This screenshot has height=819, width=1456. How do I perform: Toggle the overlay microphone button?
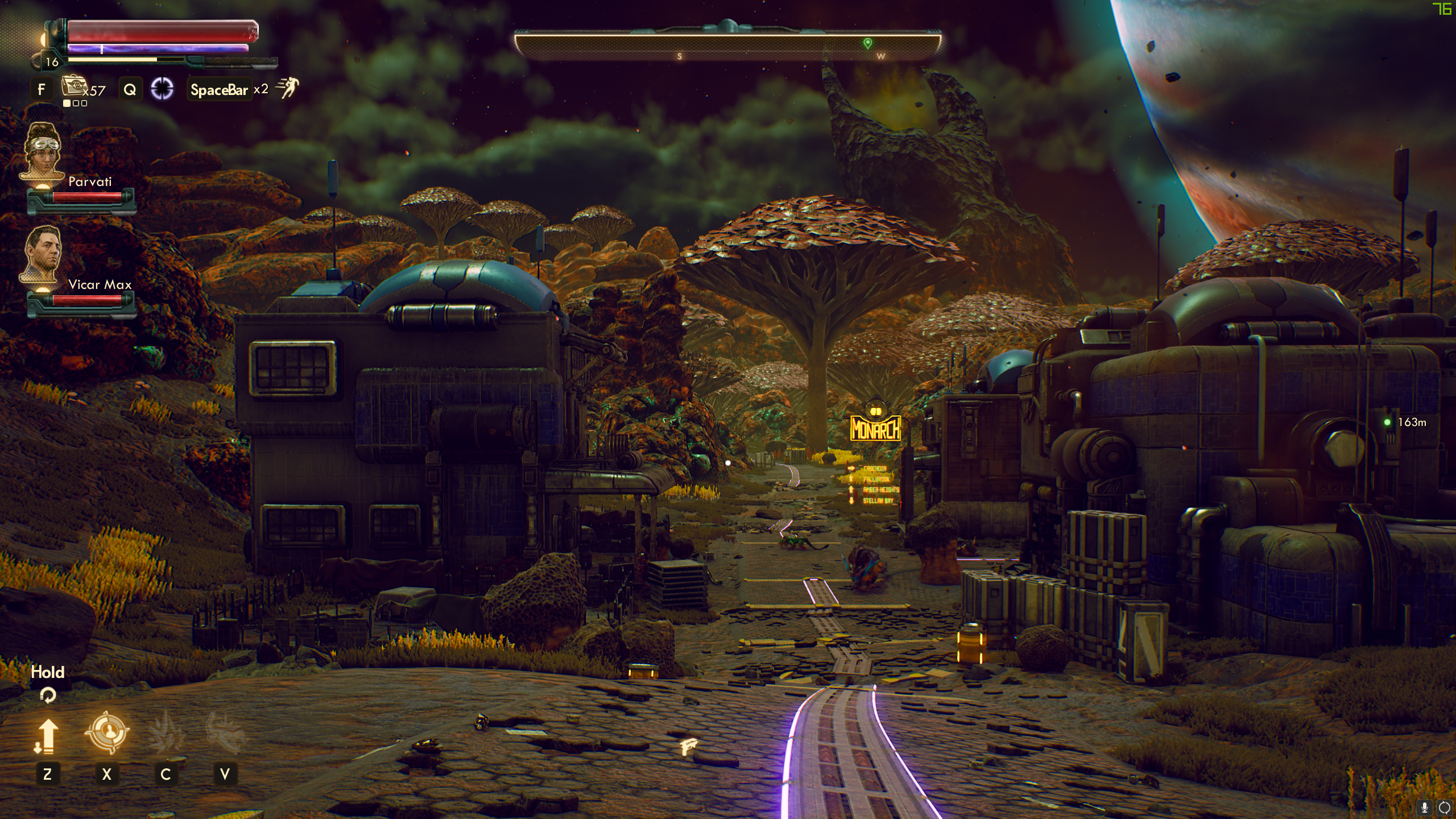[1425, 807]
